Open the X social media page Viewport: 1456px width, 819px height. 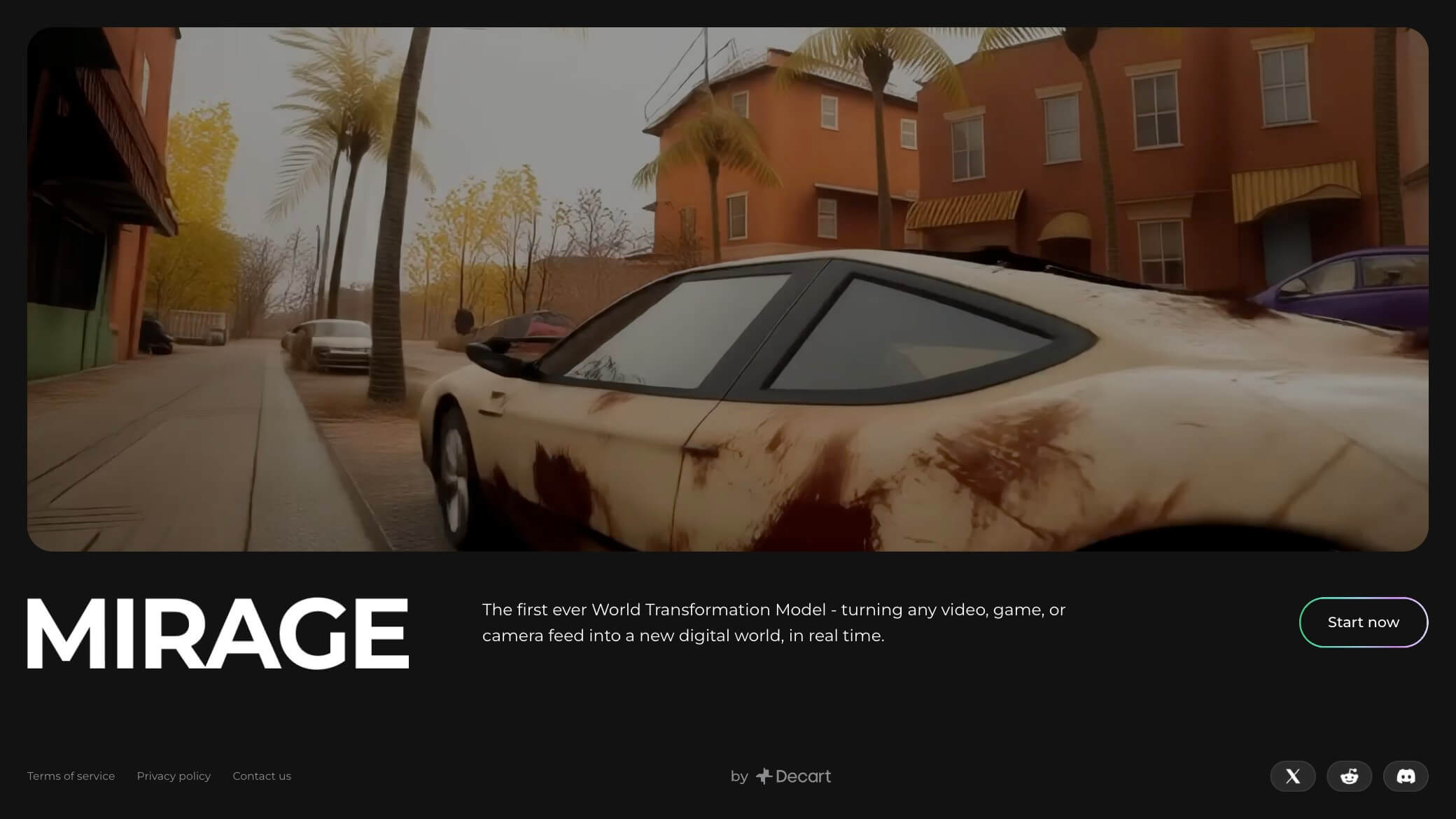coord(1292,776)
